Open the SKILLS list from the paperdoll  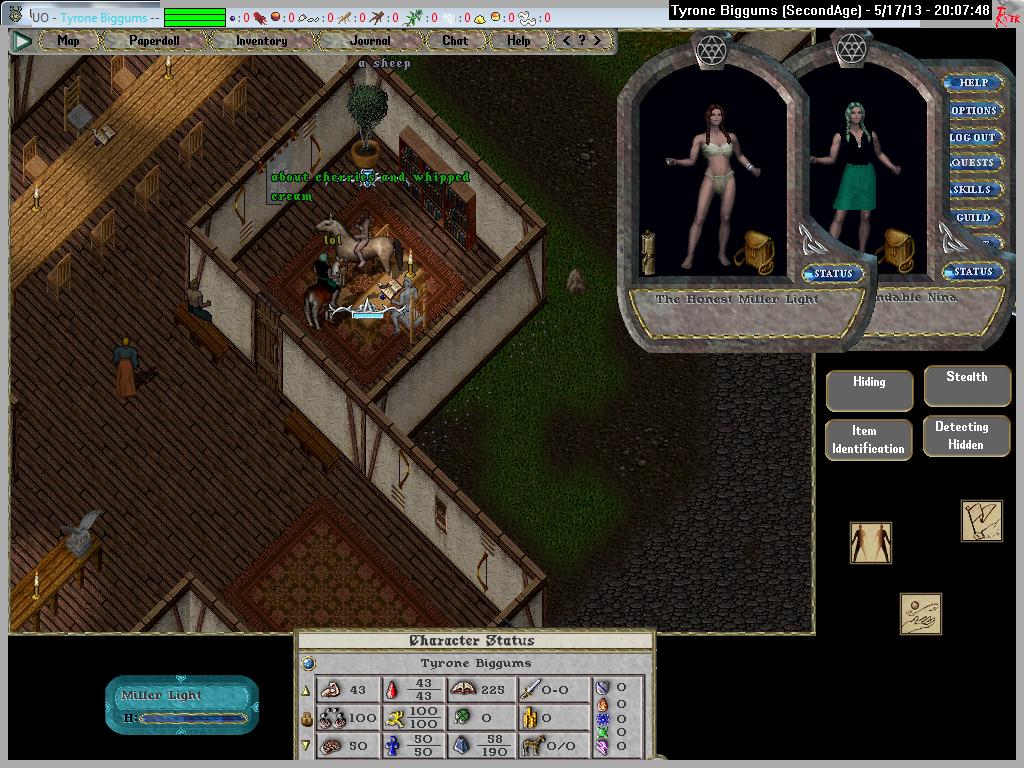coord(973,190)
